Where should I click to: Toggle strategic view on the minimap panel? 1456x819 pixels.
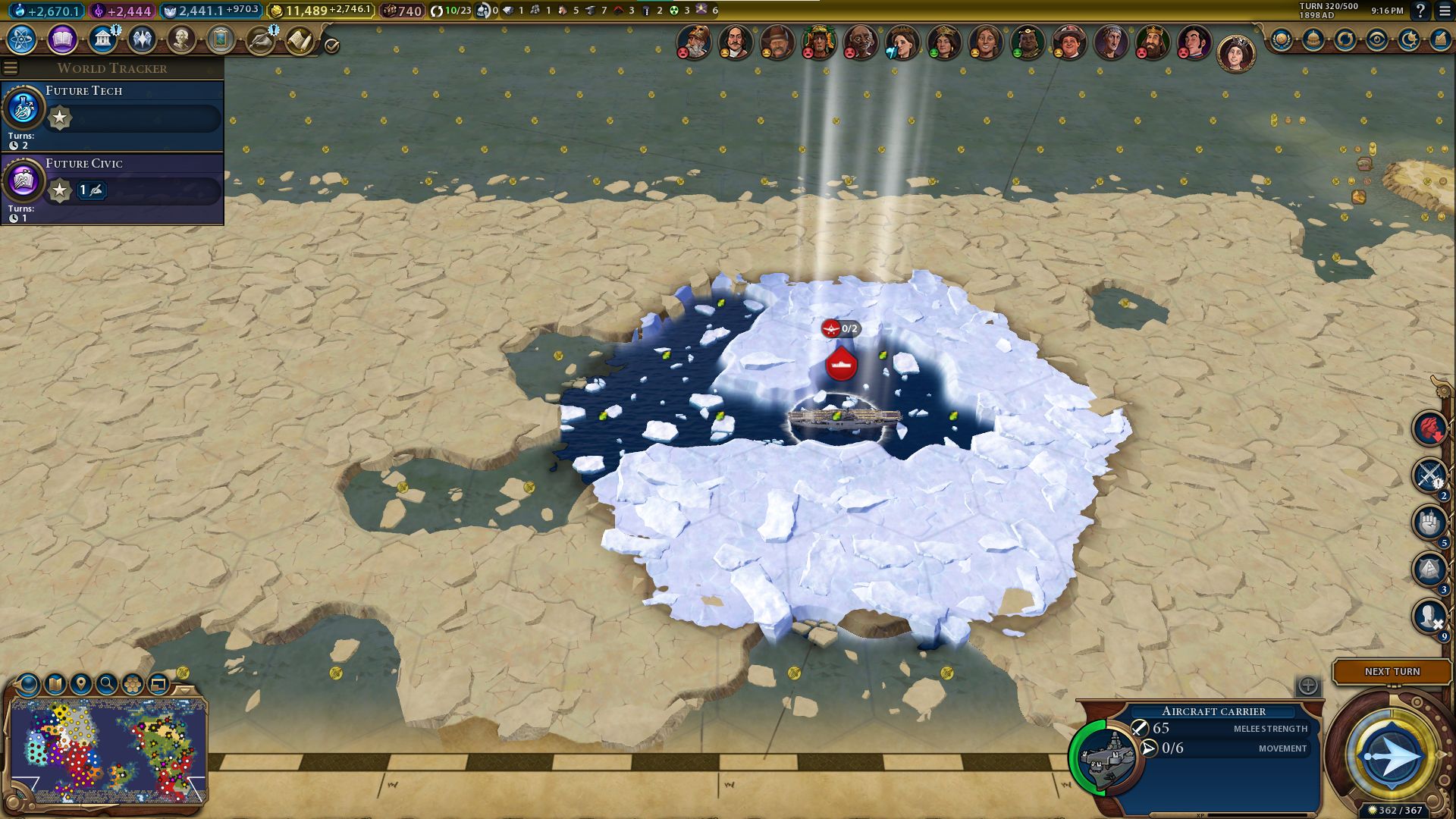[x=158, y=682]
